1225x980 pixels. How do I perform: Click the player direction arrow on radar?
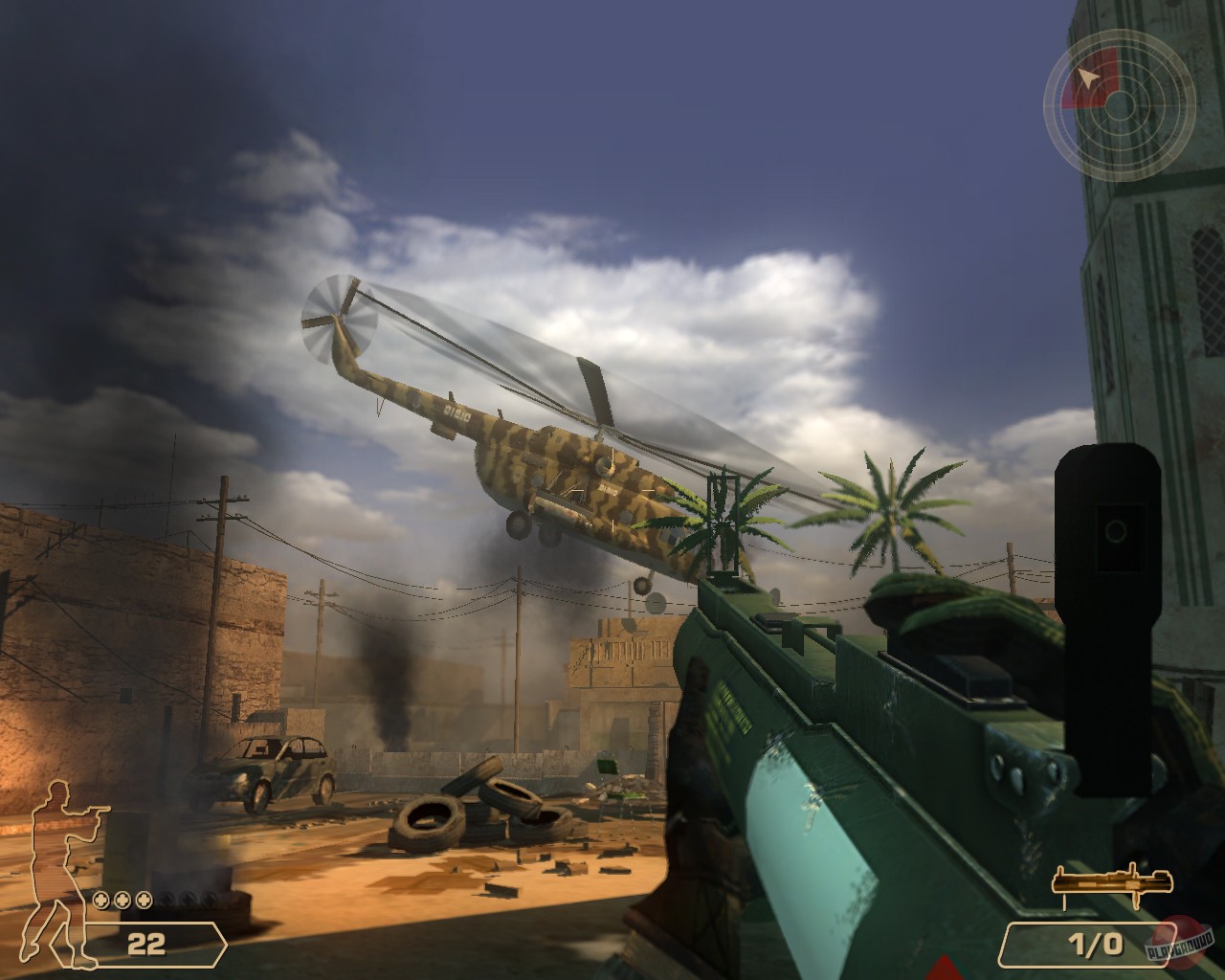coord(1088,78)
